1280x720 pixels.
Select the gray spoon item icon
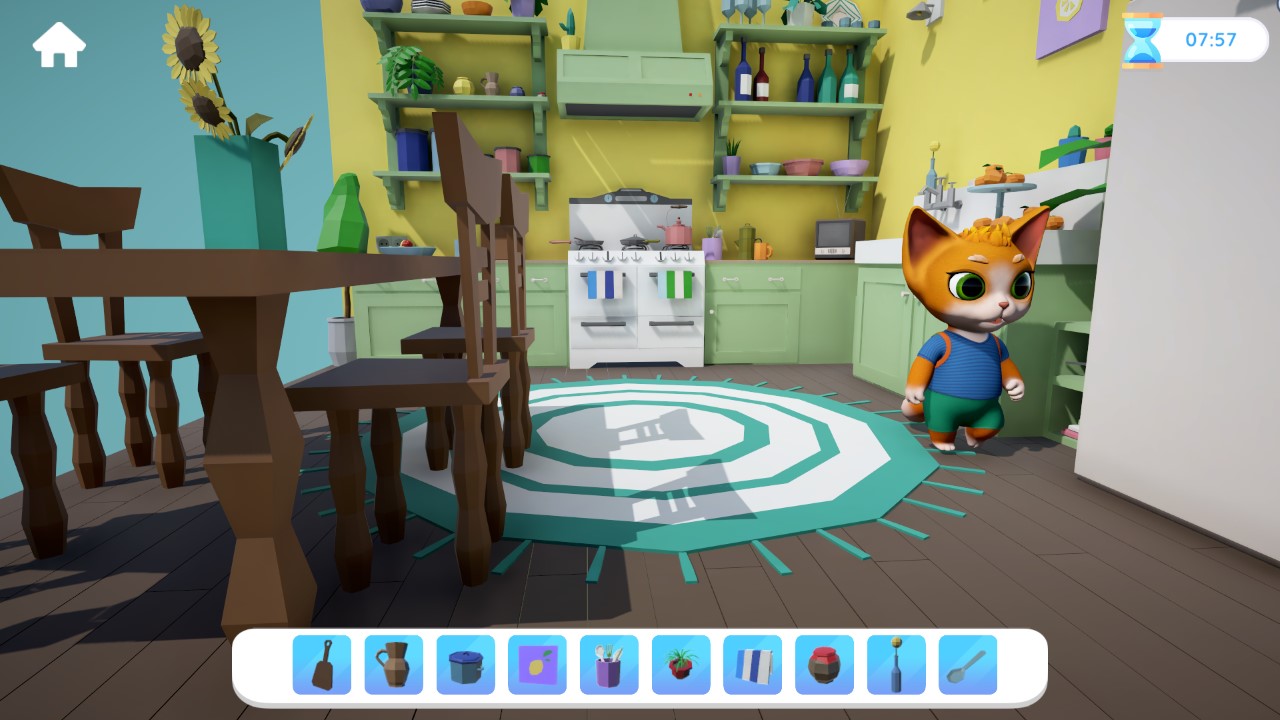[967, 663]
